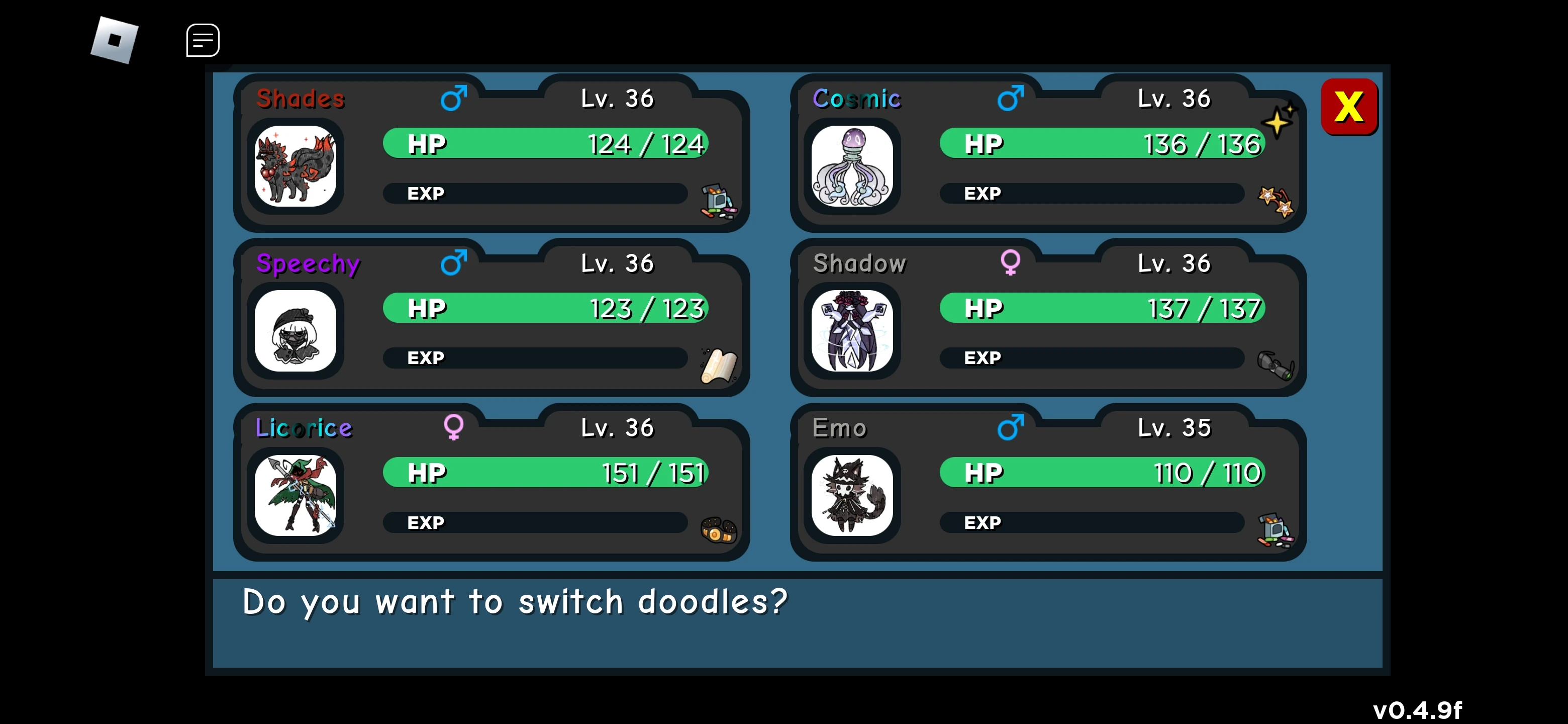Click the star stickers item icon on Cosmic's card

pos(1277,201)
